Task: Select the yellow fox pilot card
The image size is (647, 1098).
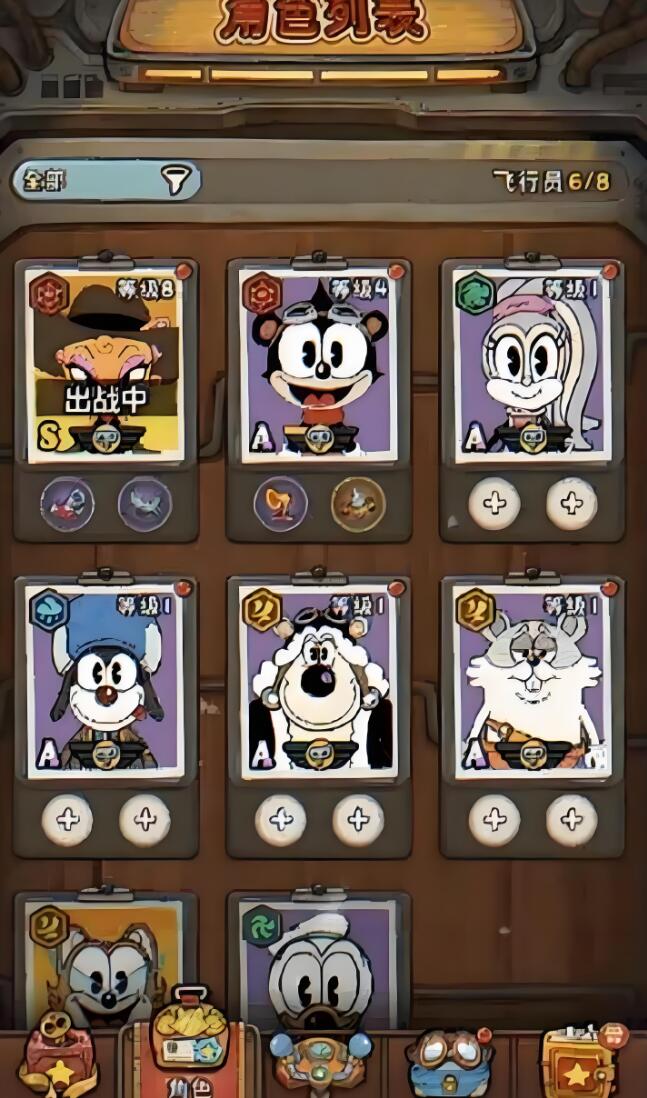Action: pos(105,962)
